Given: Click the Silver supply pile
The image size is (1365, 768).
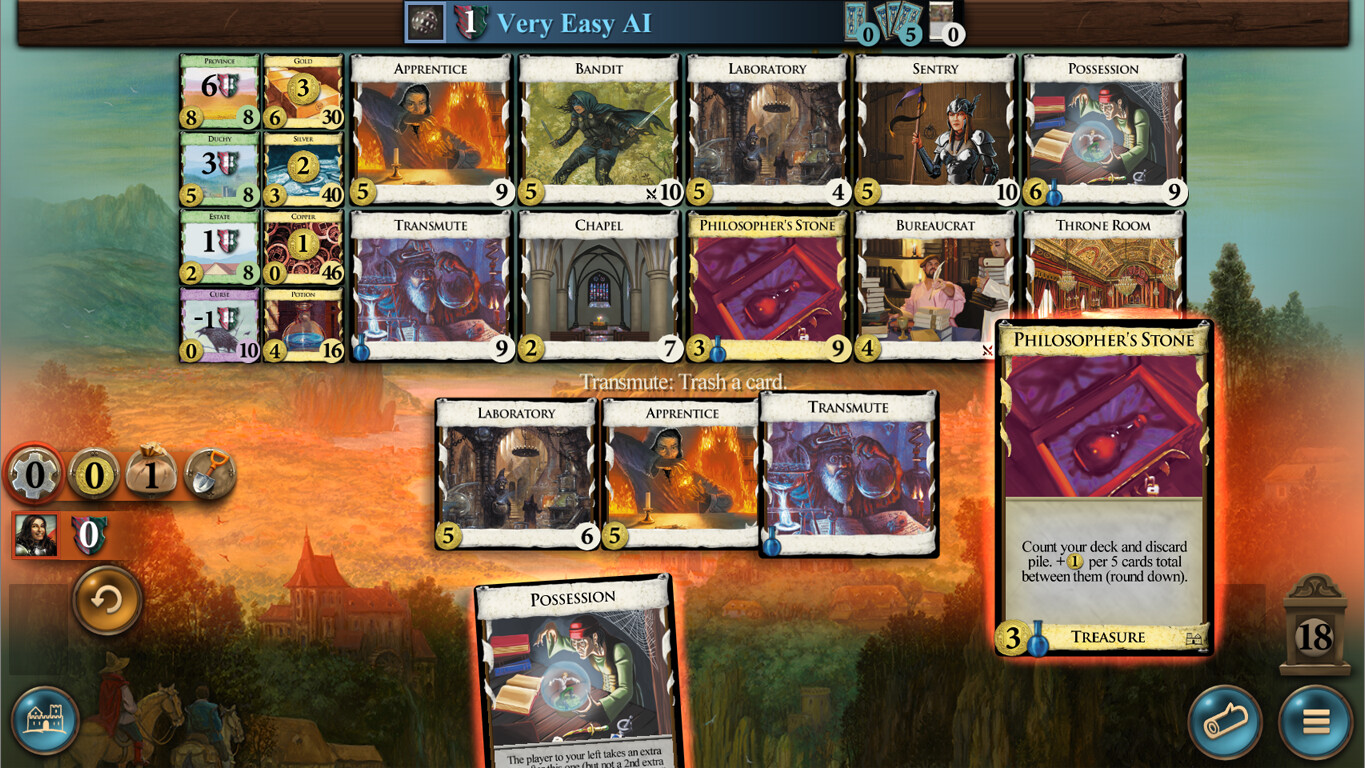Looking at the screenshot, I should [303, 166].
